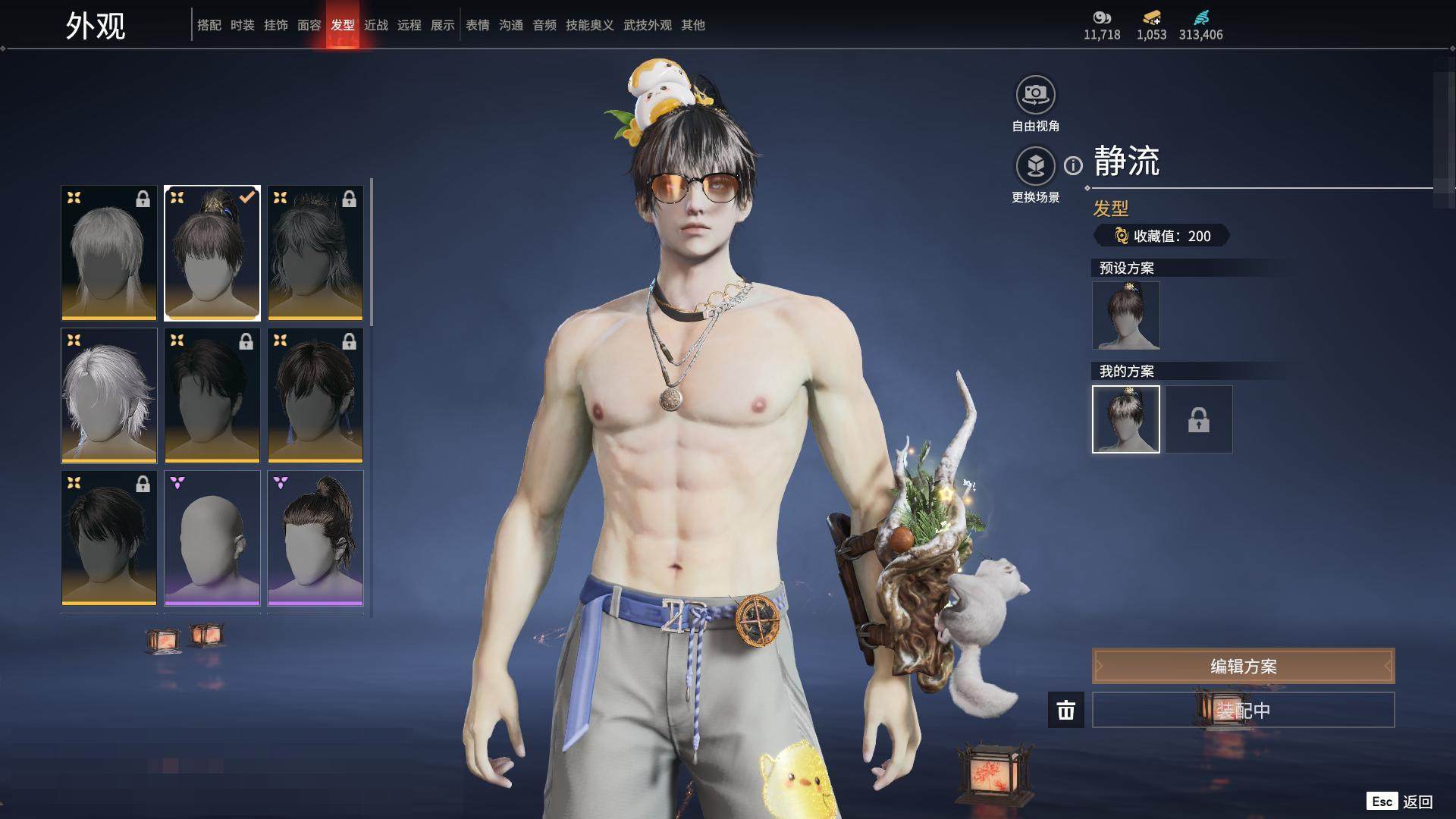Select the 面容 tab
This screenshot has height=819, width=1456.
(x=309, y=25)
